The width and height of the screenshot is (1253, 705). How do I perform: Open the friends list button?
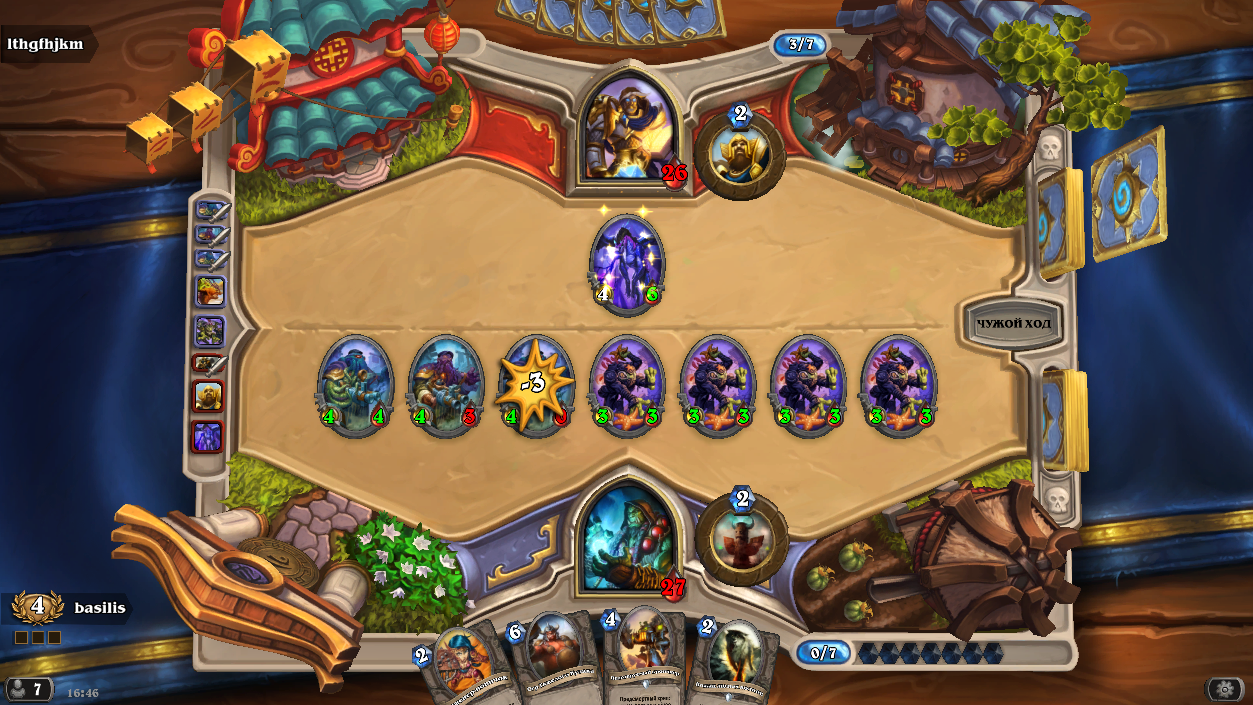[x=28, y=689]
